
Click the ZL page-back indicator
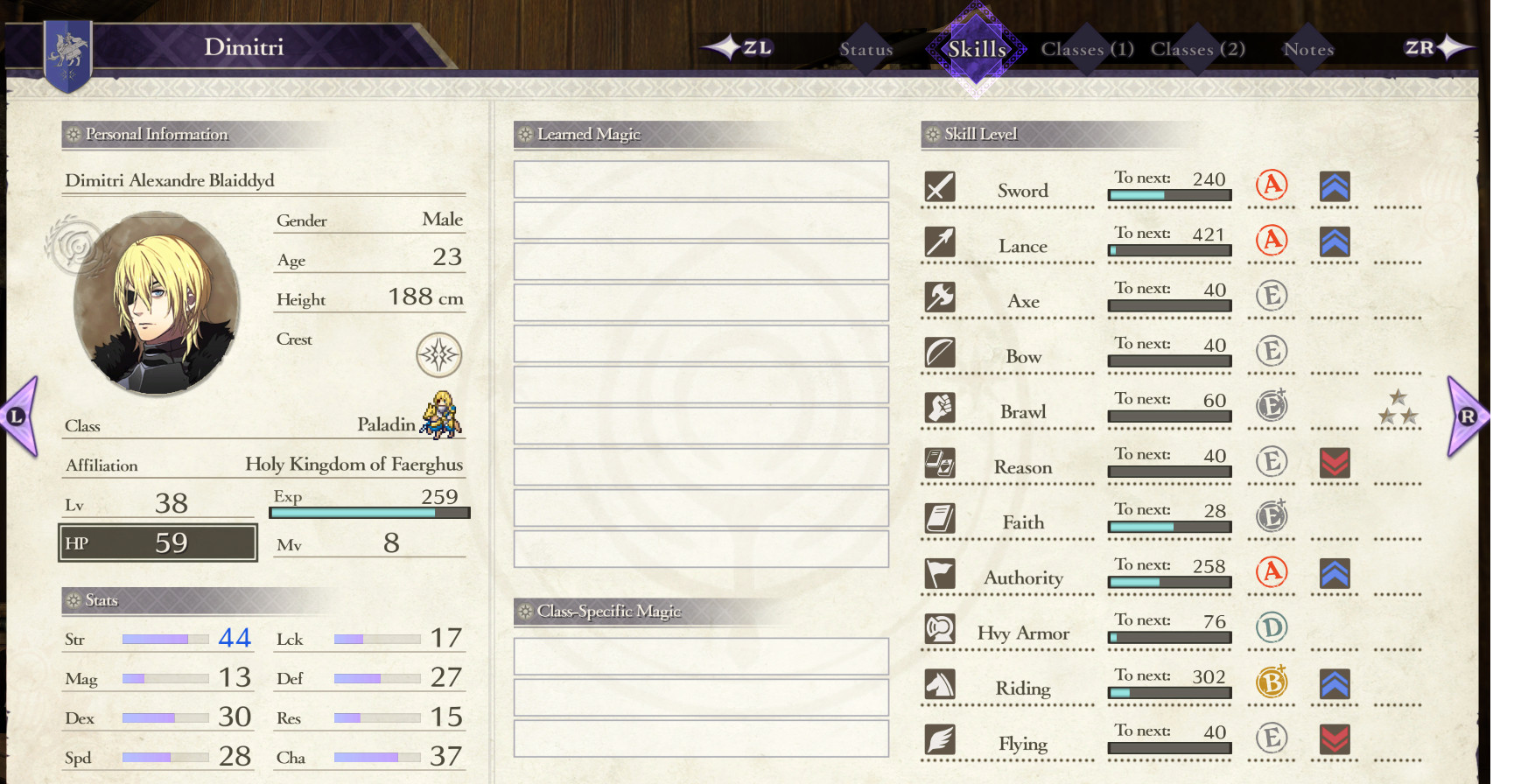coord(747,49)
